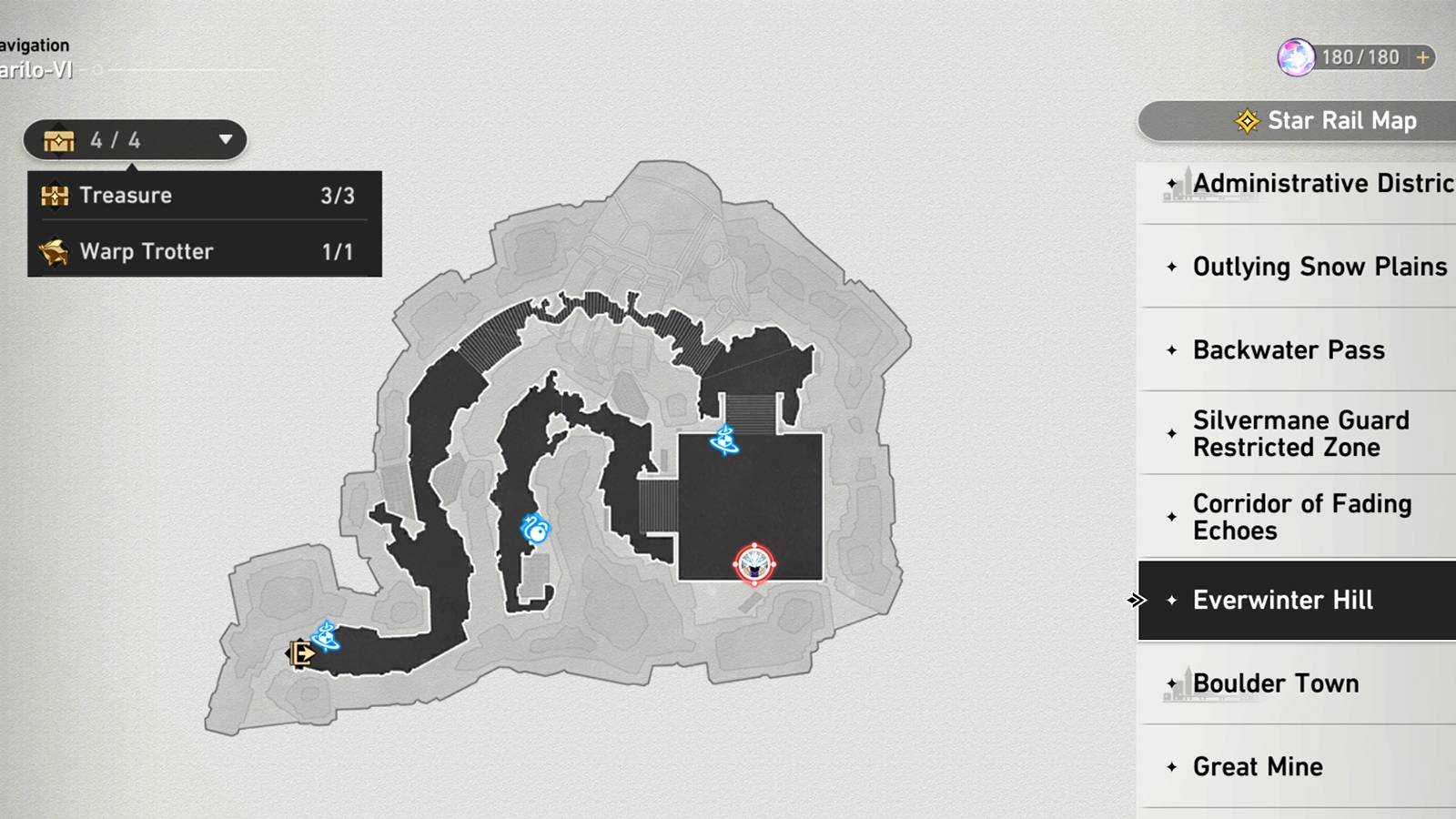Click the star icon on the Star Rail Map header
This screenshot has height=819, width=1456.
pyautogui.click(x=1245, y=119)
